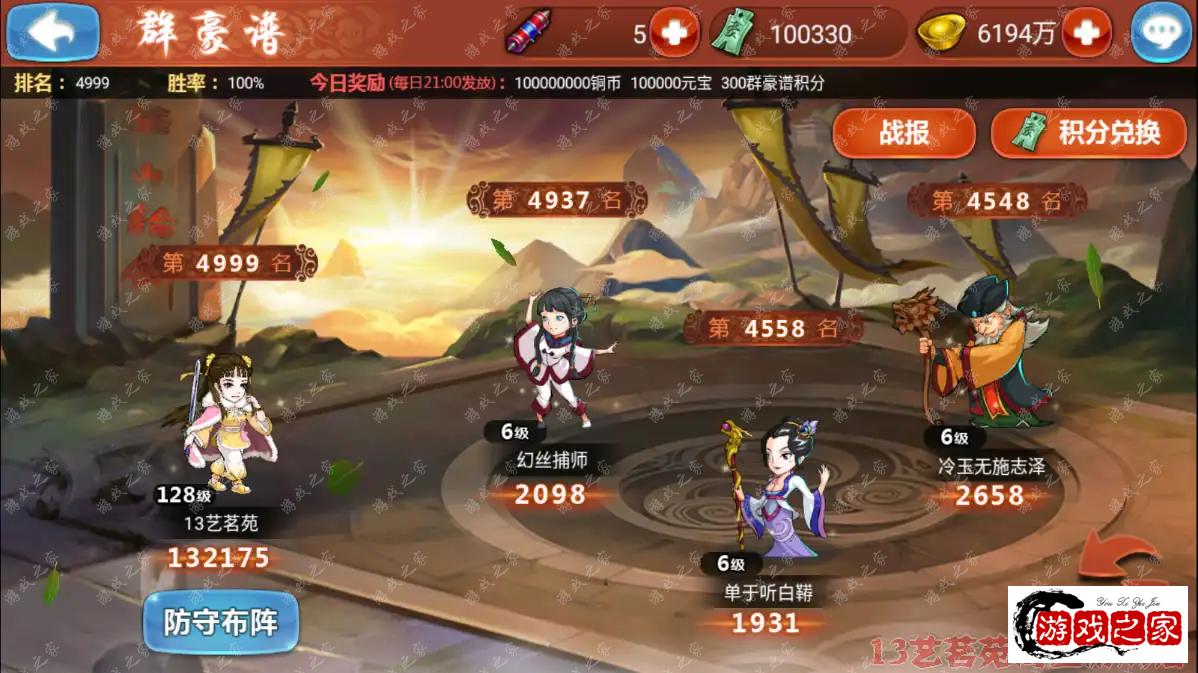Open the chat bubble button
Viewport: 1198px width, 673px height.
point(1160,34)
